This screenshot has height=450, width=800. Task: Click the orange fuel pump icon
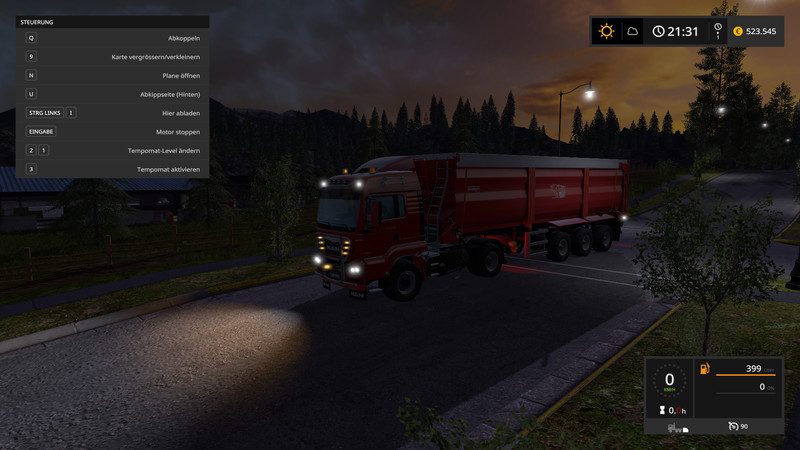click(x=706, y=371)
